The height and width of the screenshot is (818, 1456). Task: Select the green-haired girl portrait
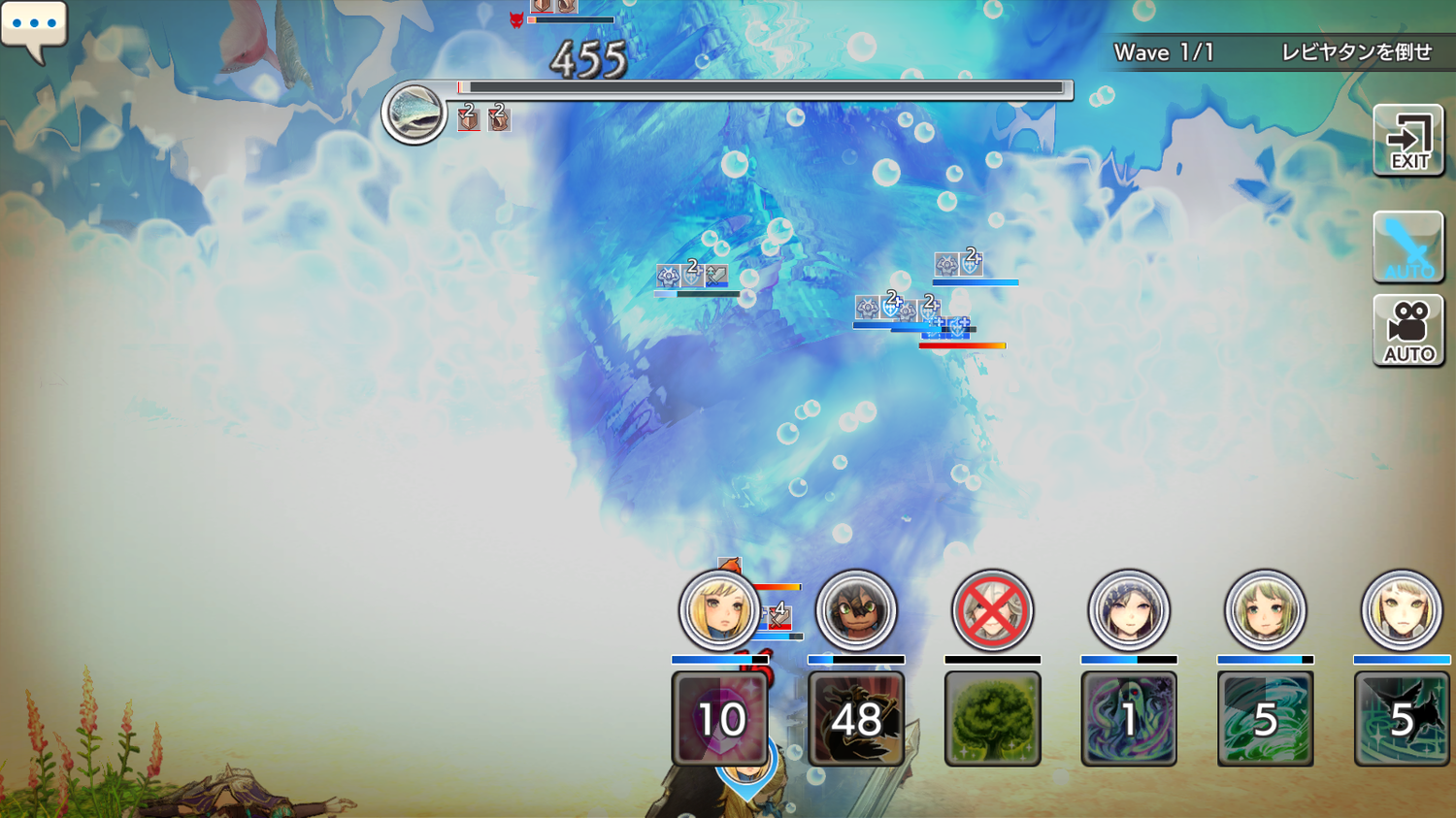click(x=1265, y=610)
